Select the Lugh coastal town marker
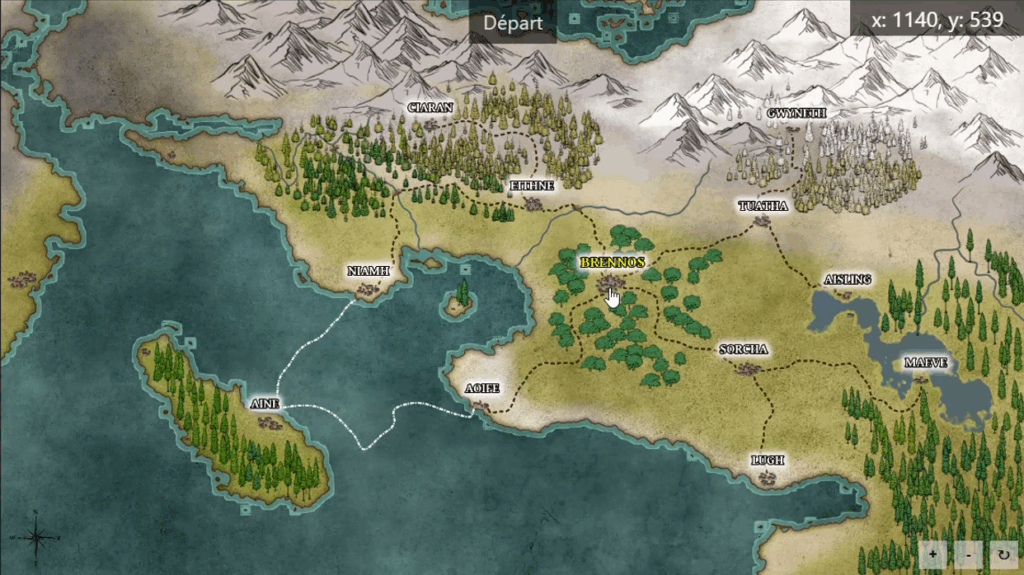 click(767, 478)
